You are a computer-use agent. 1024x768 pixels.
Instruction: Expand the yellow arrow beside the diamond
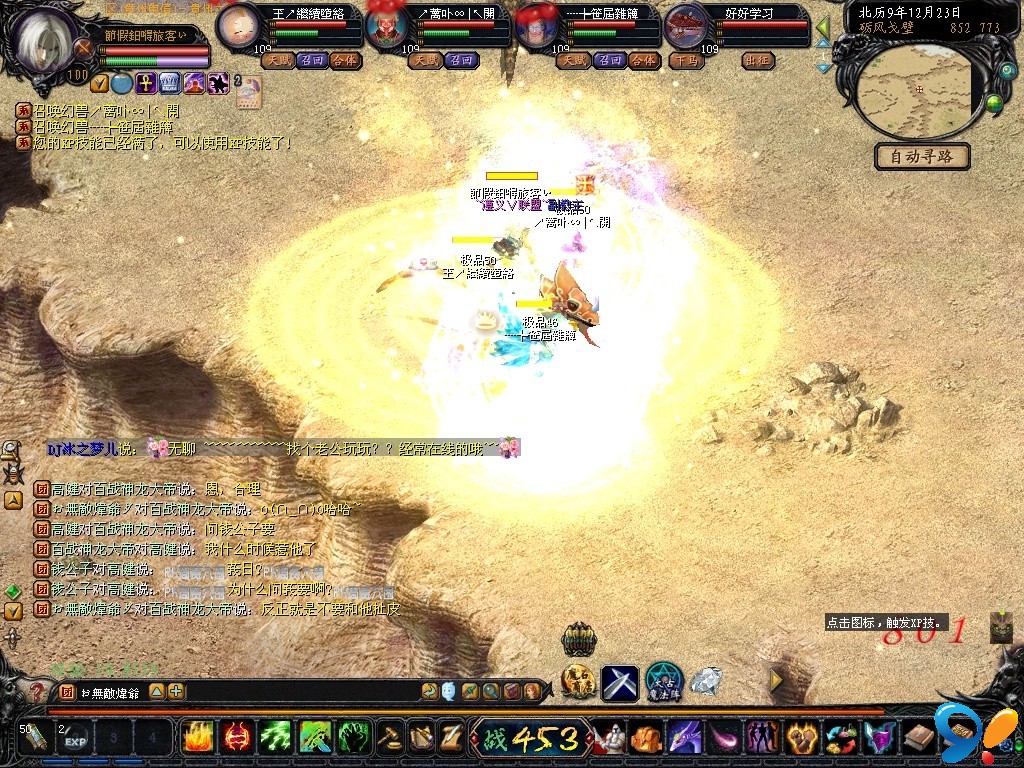[x=775, y=680]
